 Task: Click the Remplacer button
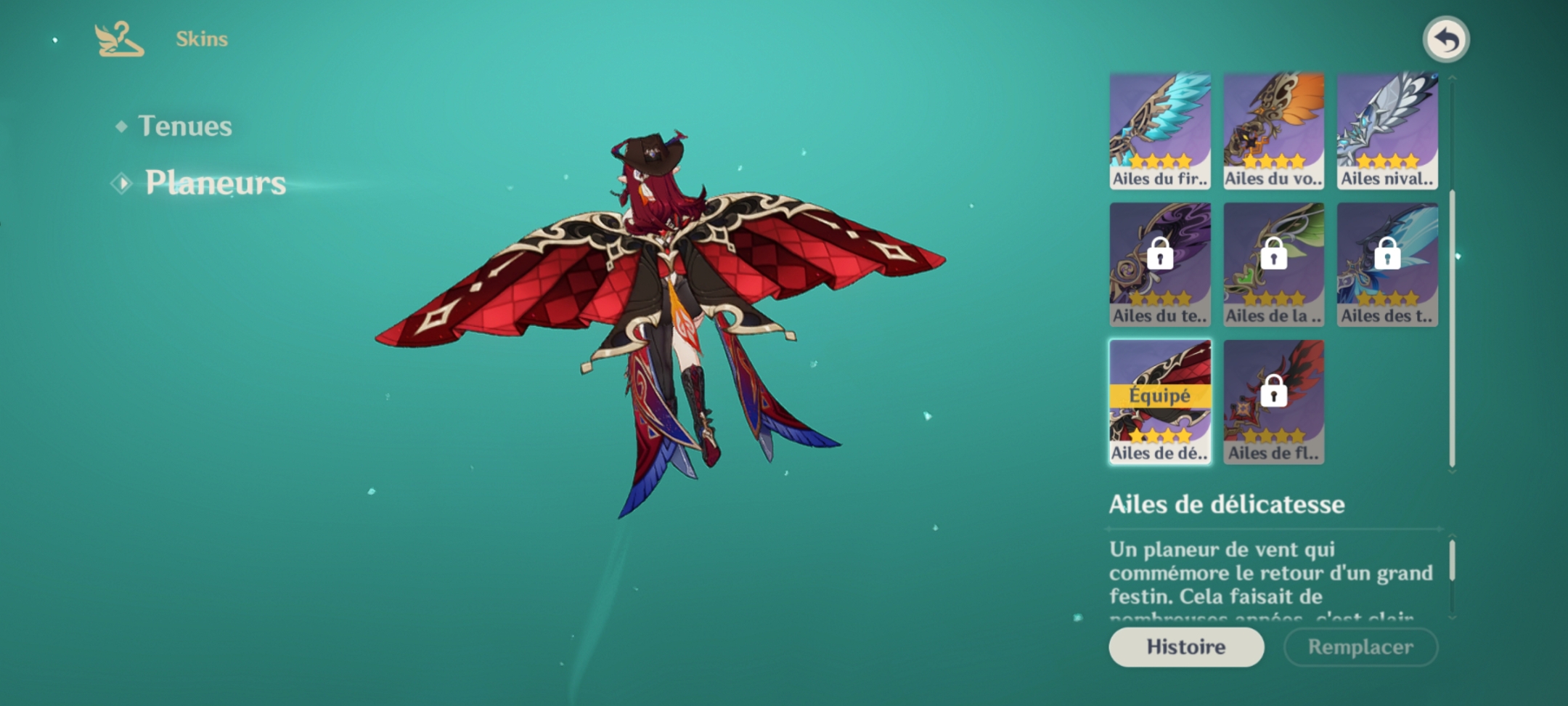1360,646
